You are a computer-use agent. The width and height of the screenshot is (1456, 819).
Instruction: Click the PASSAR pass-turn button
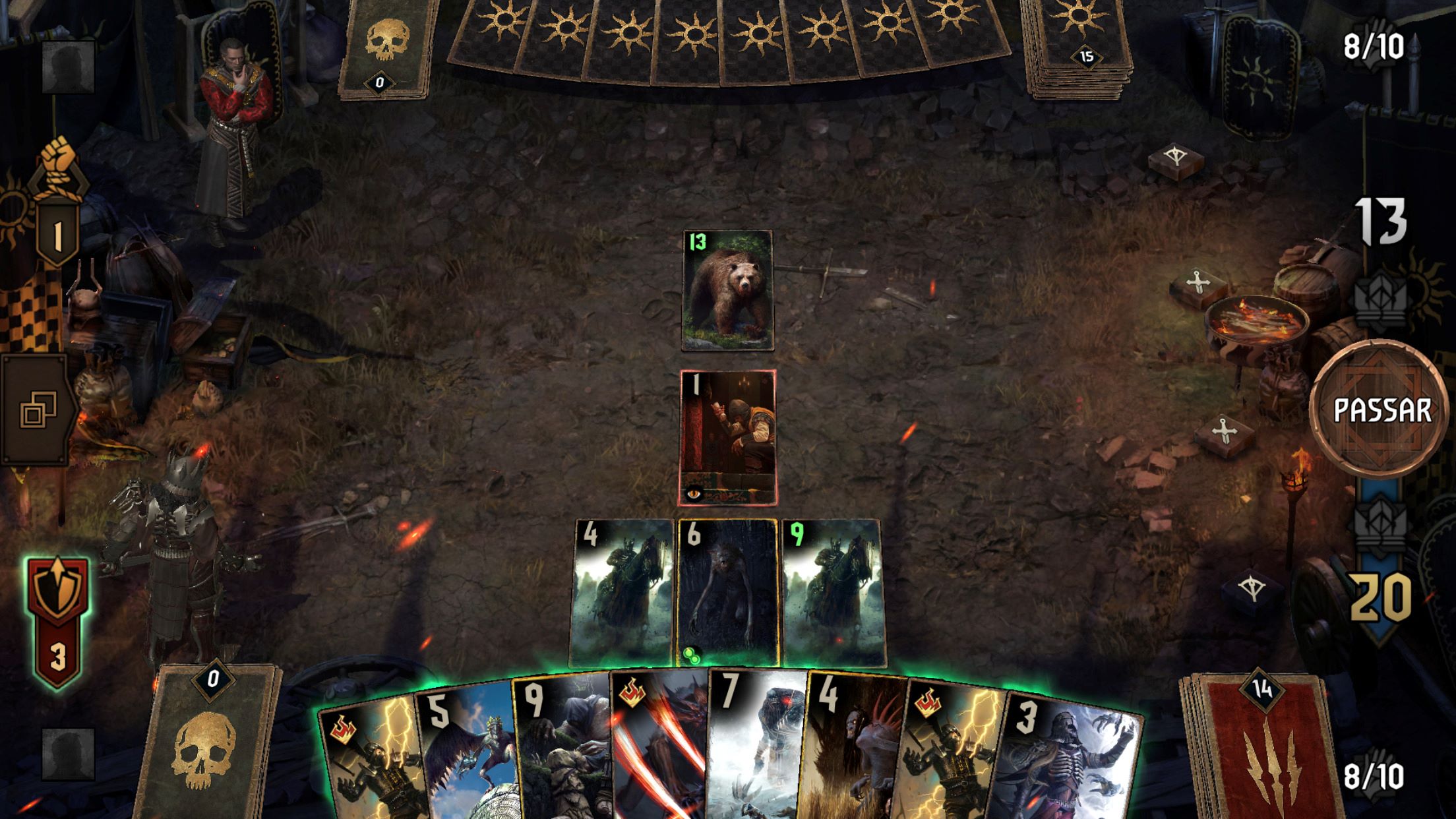[1381, 410]
